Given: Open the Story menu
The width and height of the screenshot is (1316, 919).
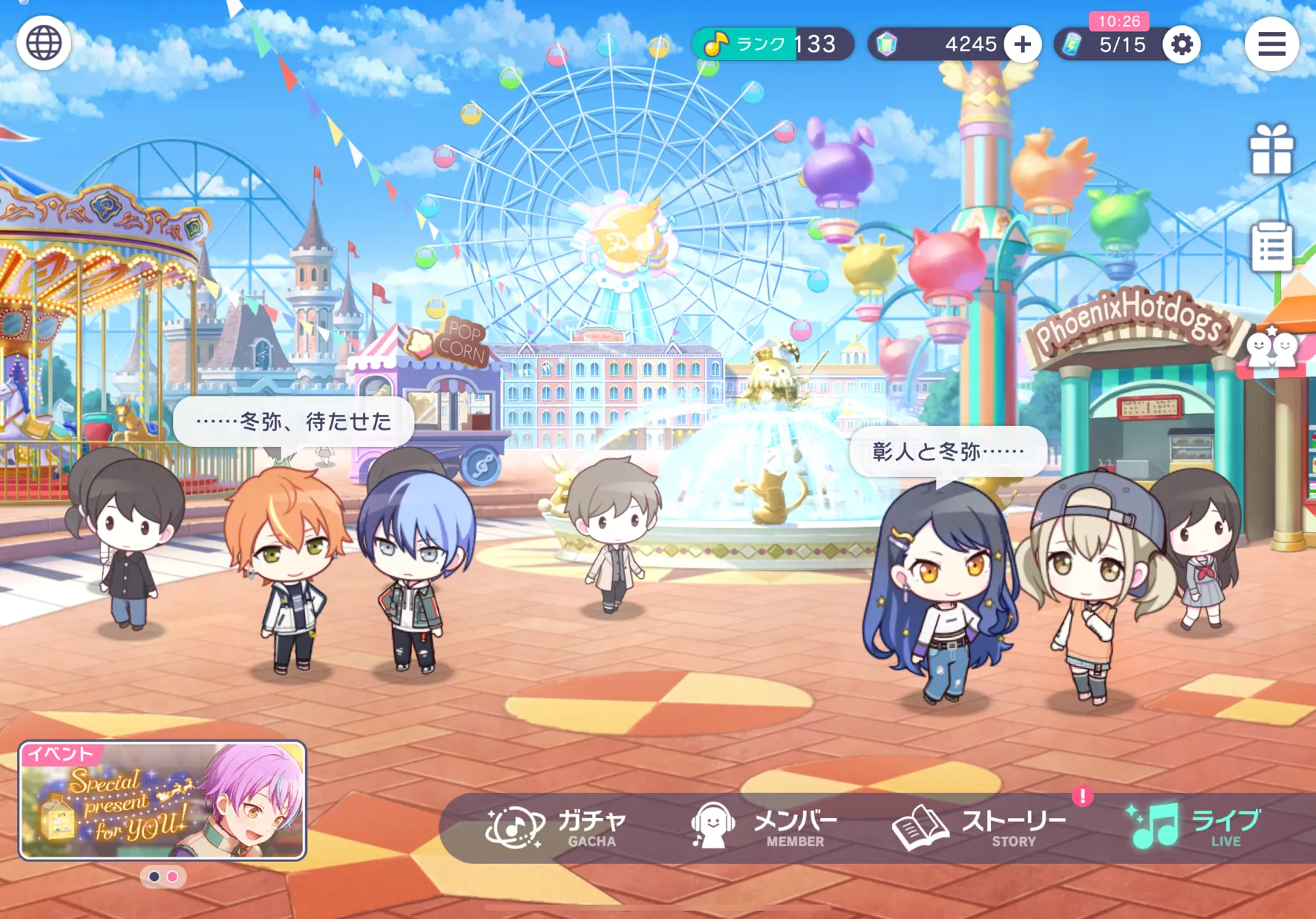Looking at the screenshot, I should pos(980,828).
